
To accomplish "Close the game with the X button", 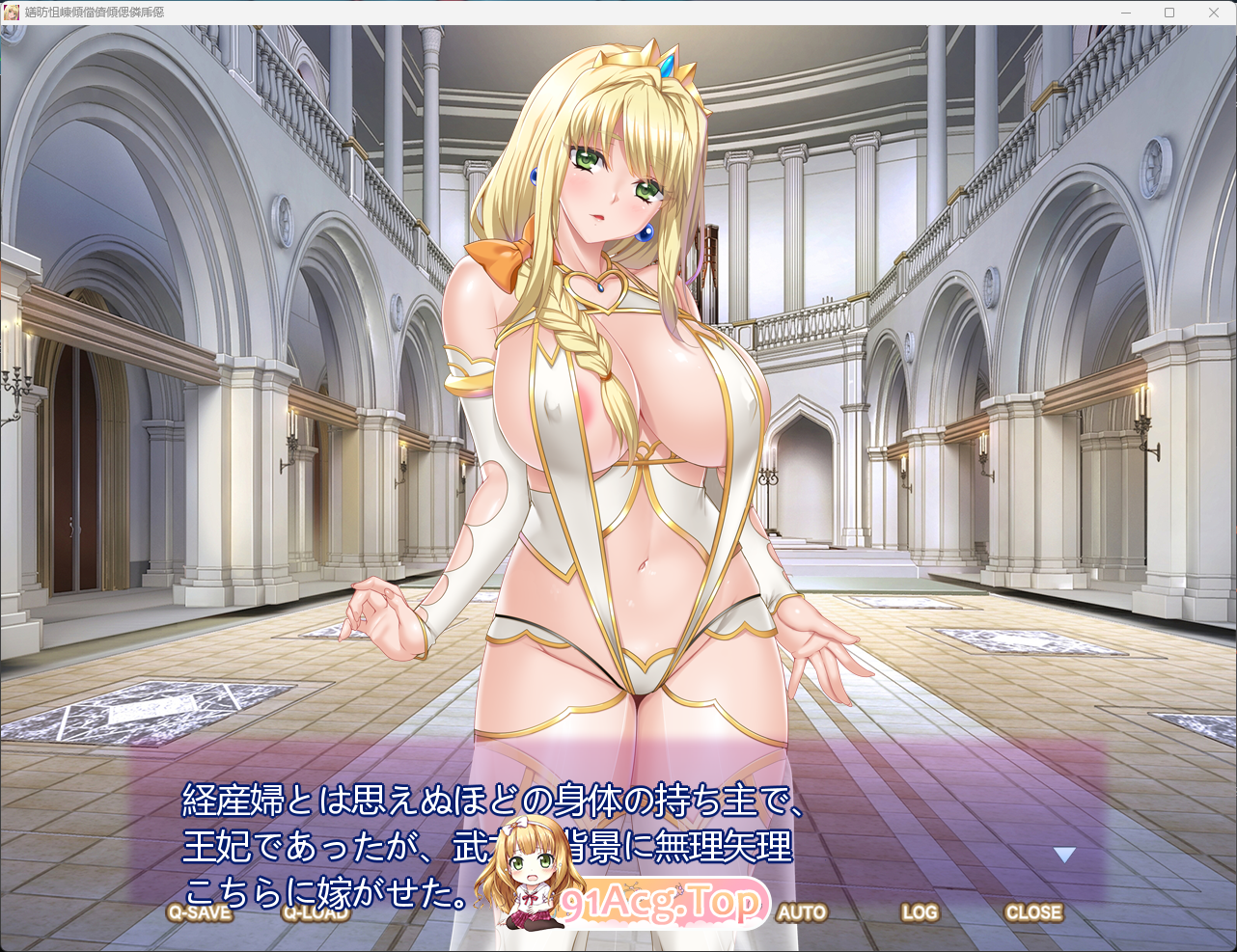I will [x=1214, y=13].
